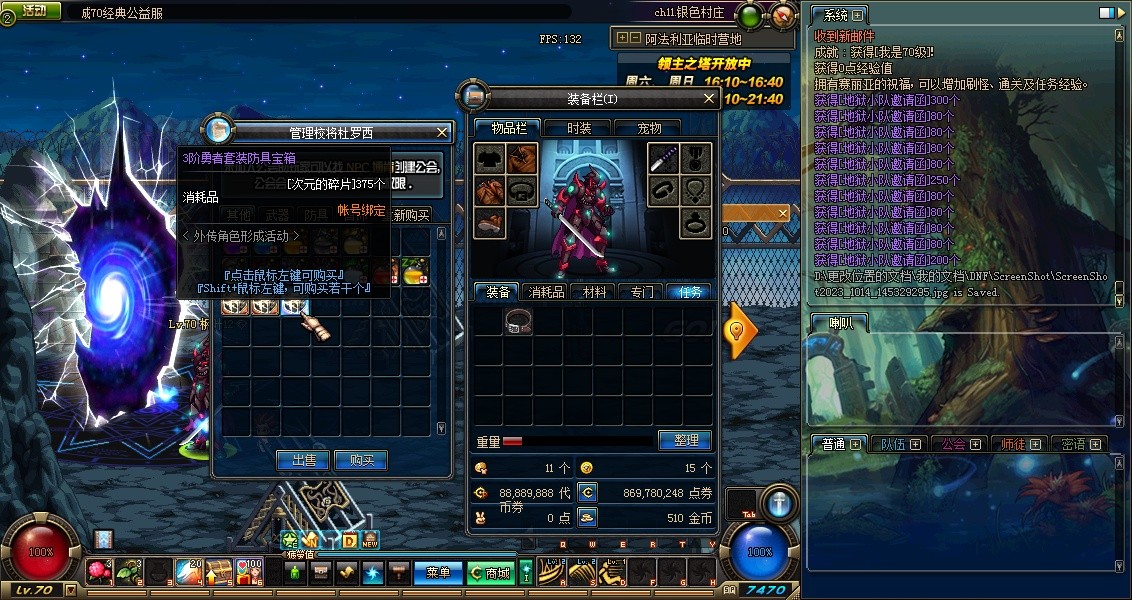Select the 消耗品 (consumables) inventory tab
This screenshot has width=1132, height=600.
547,292
